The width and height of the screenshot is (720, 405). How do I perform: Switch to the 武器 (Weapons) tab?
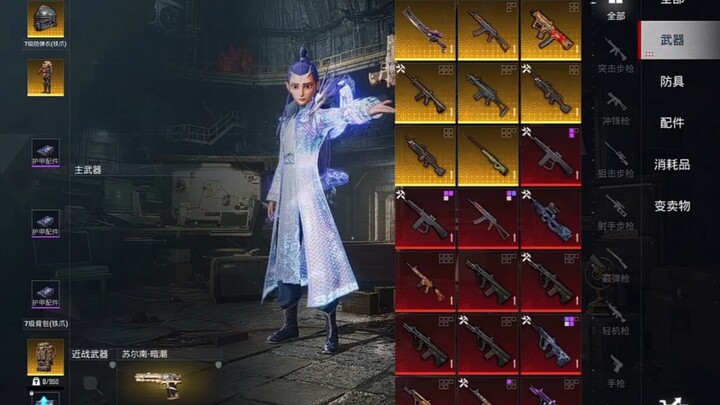point(672,40)
